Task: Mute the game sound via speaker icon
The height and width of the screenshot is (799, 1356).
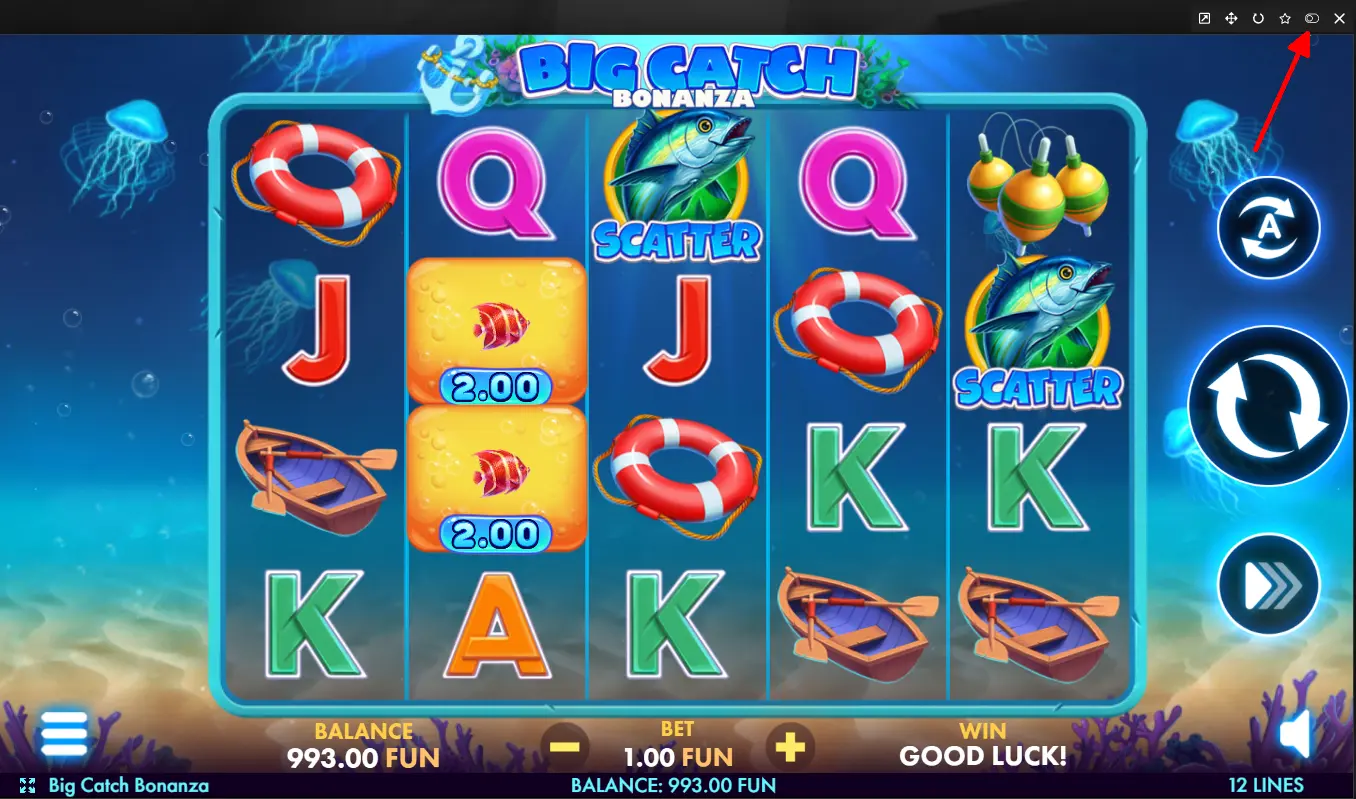Action: (x=1295, y=737)
